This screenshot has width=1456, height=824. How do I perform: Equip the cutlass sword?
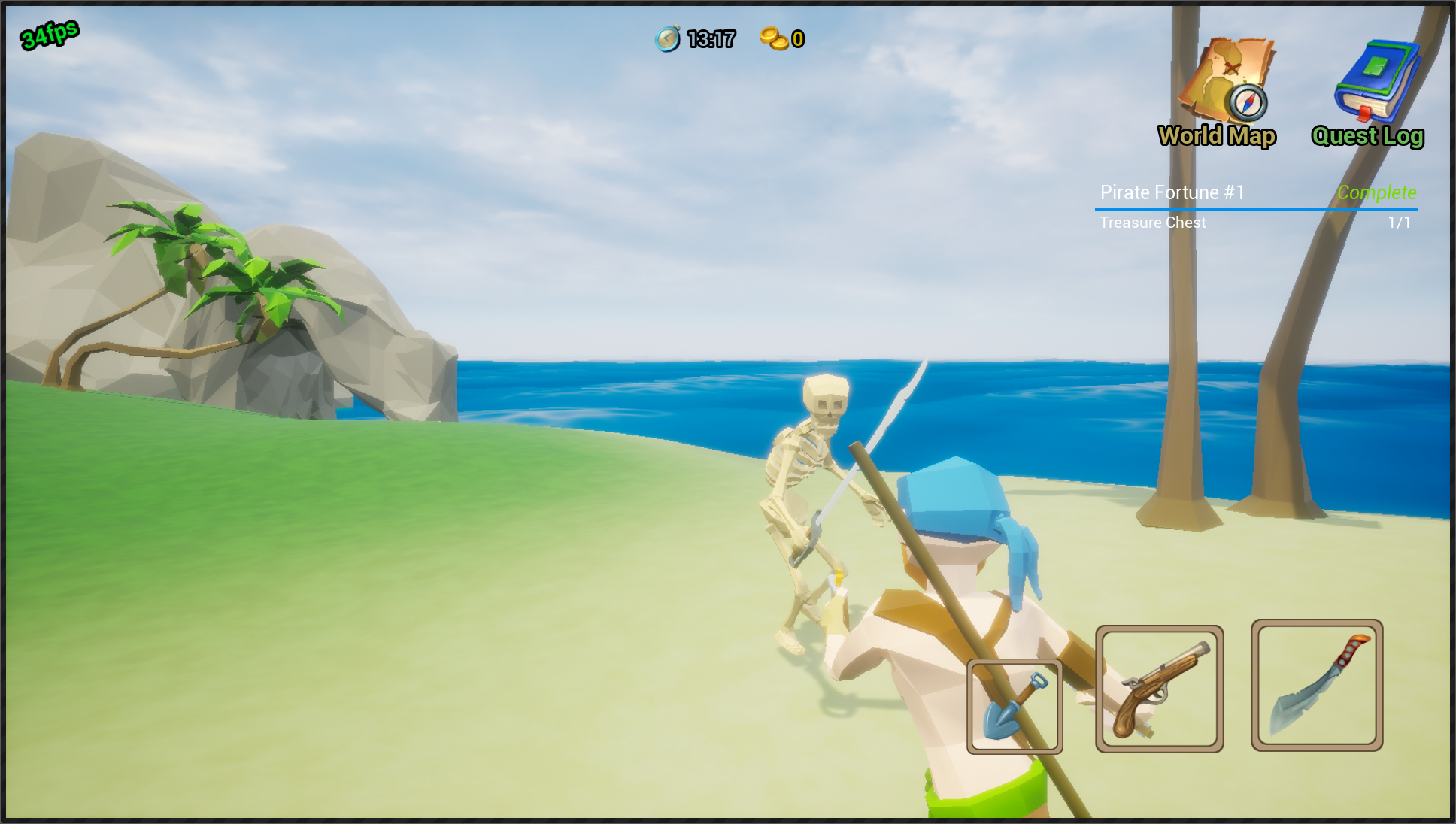click(x=1316, y=686)
